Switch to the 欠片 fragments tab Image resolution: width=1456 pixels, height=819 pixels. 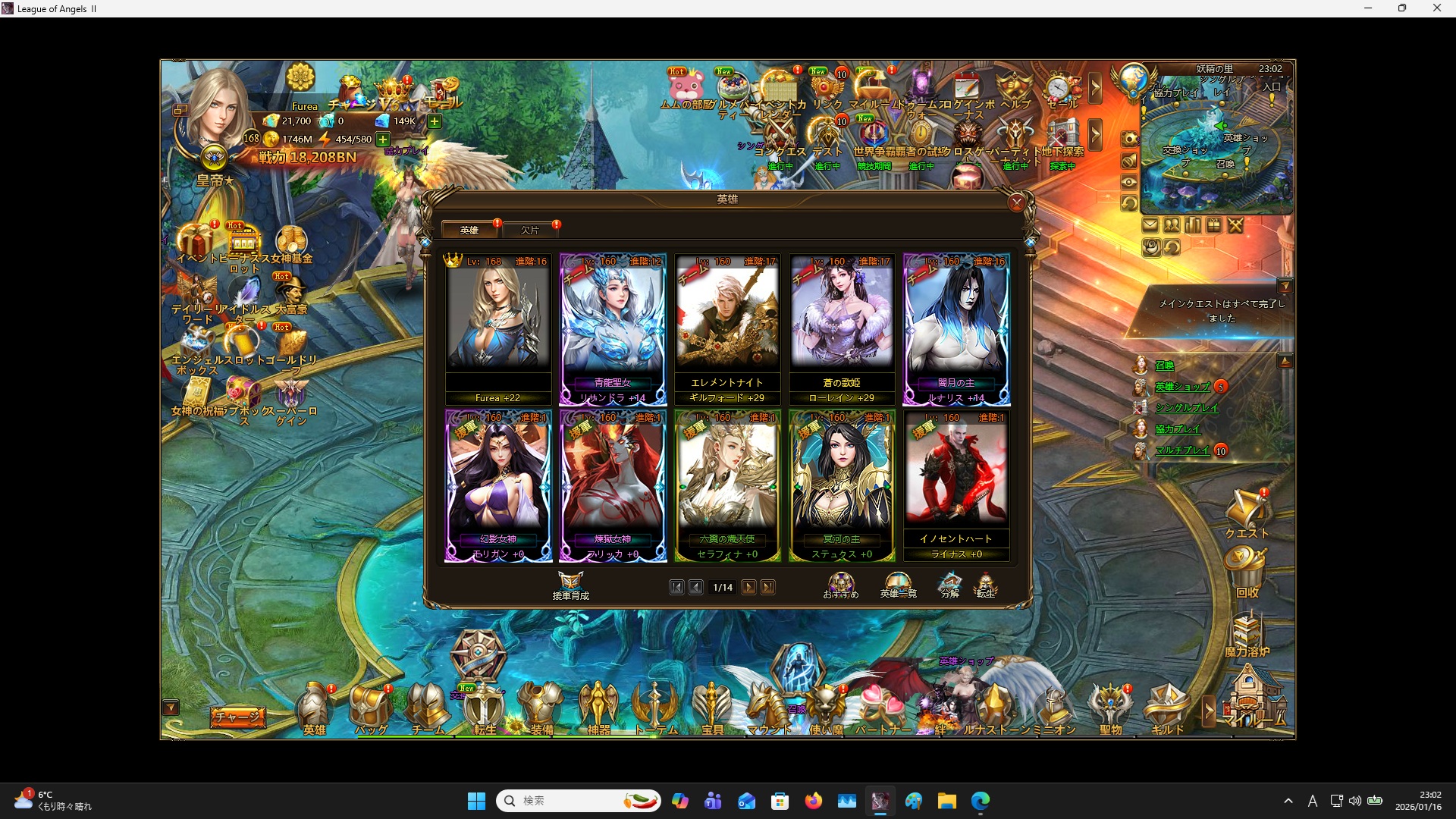[x=531, y=230]
